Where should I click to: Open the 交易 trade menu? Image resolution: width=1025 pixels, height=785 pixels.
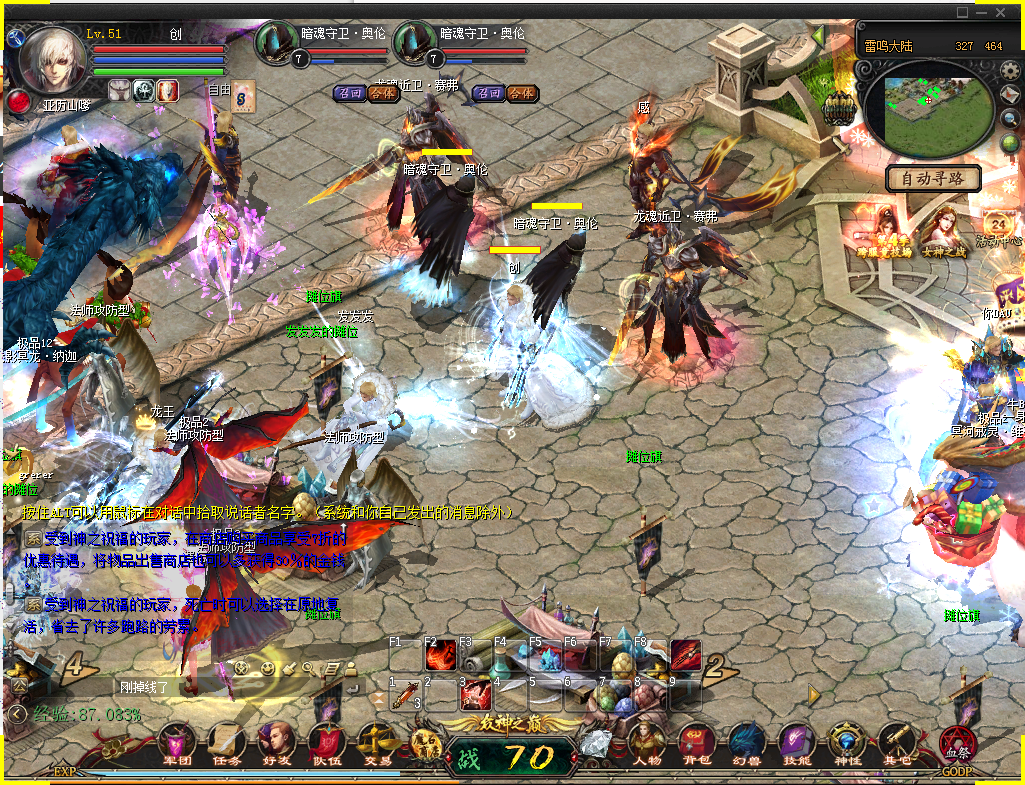tap(377, 743)
